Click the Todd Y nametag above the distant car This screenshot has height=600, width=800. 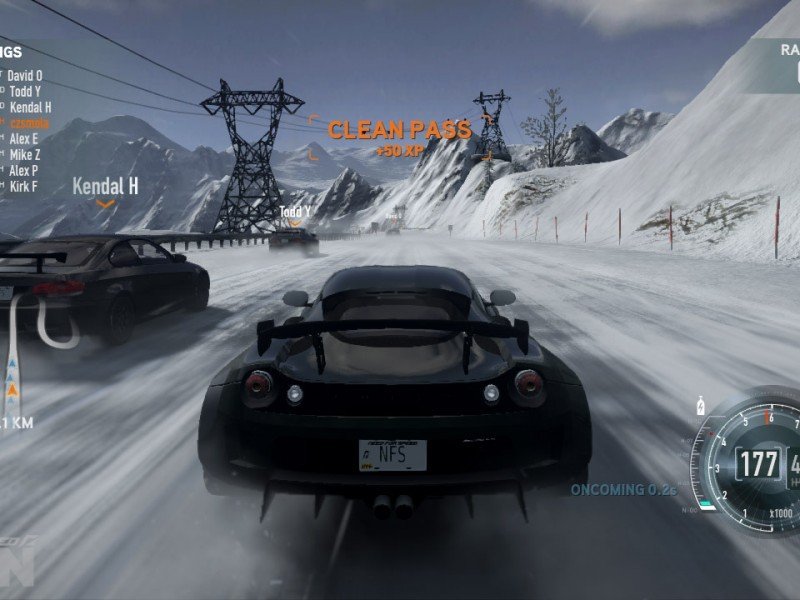(x=294, y=212)
